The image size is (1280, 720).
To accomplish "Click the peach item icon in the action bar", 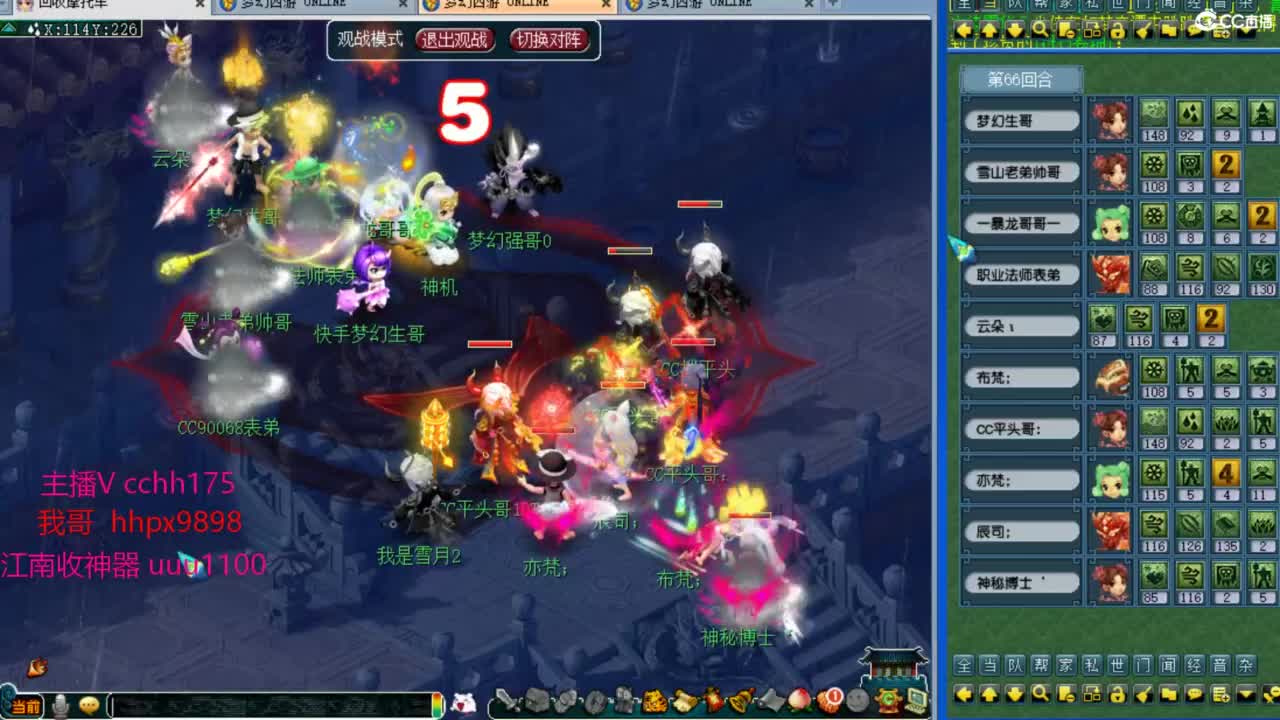I will 797,700.
